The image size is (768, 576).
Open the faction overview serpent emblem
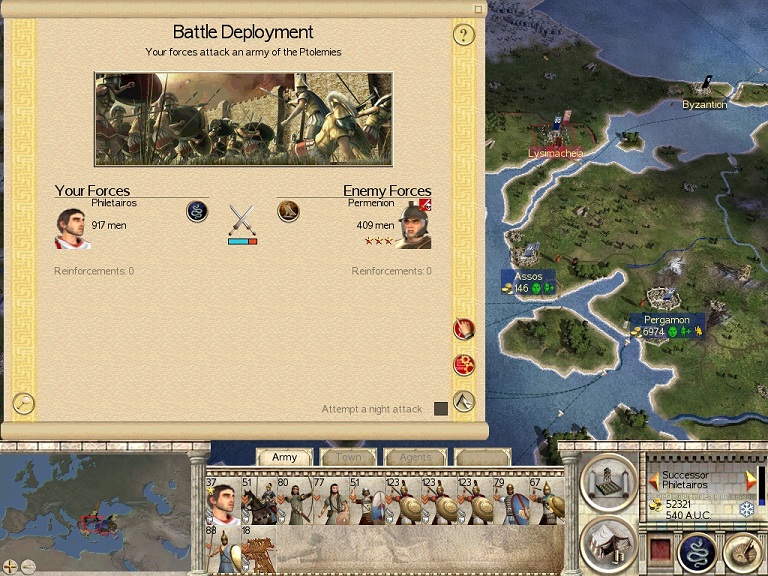[x=698, y=552]
